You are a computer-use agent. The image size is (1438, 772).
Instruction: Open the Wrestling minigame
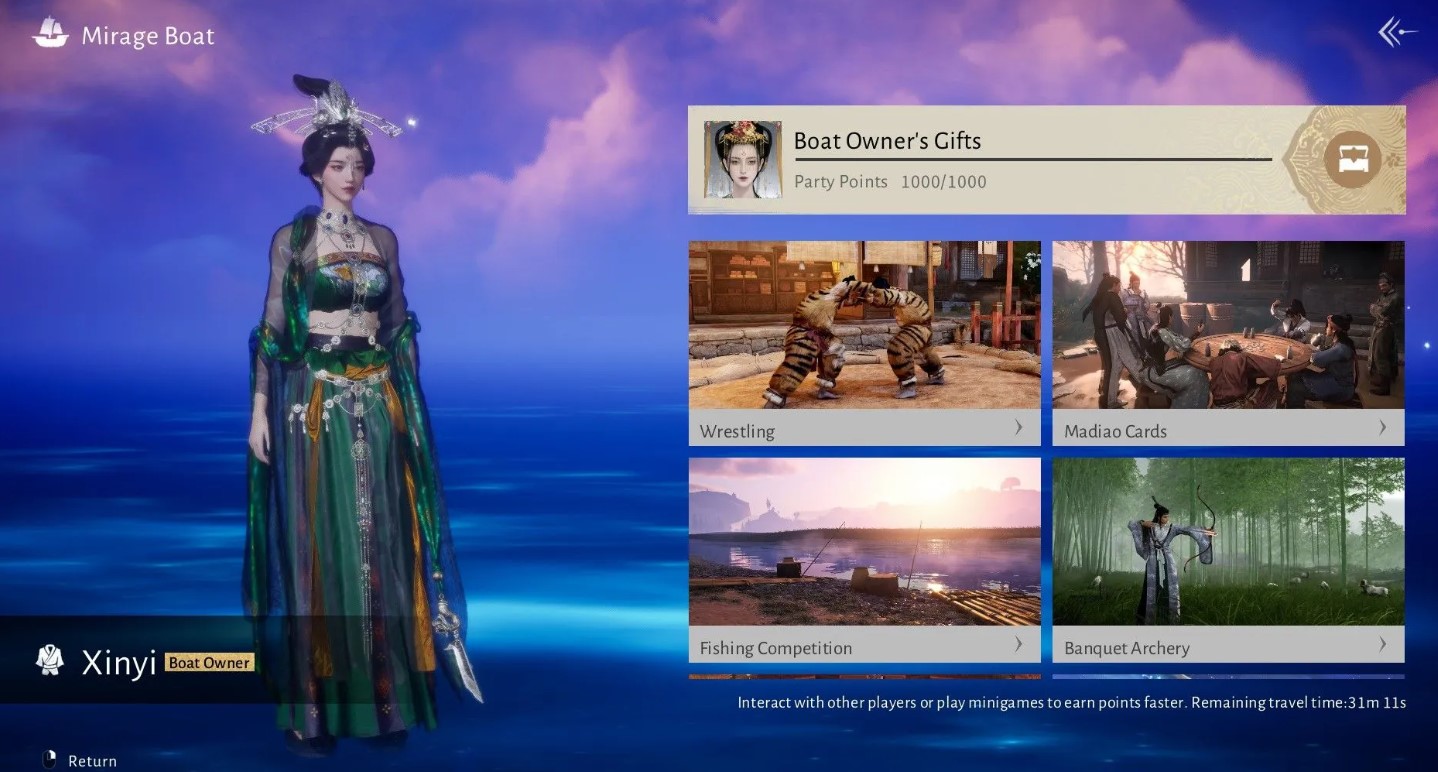(864, 342)
